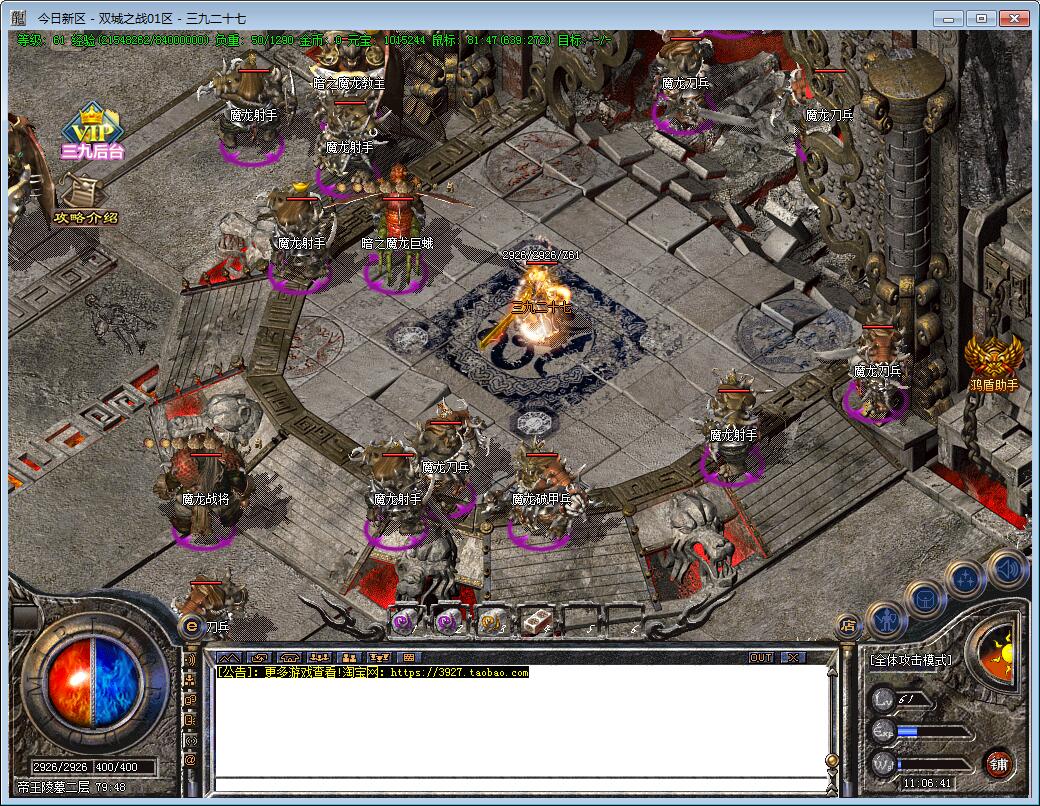The width and height of the screenshot is (1040, 806).
Task: Close the chat panel with the X button
Action: tap(792, 657)
